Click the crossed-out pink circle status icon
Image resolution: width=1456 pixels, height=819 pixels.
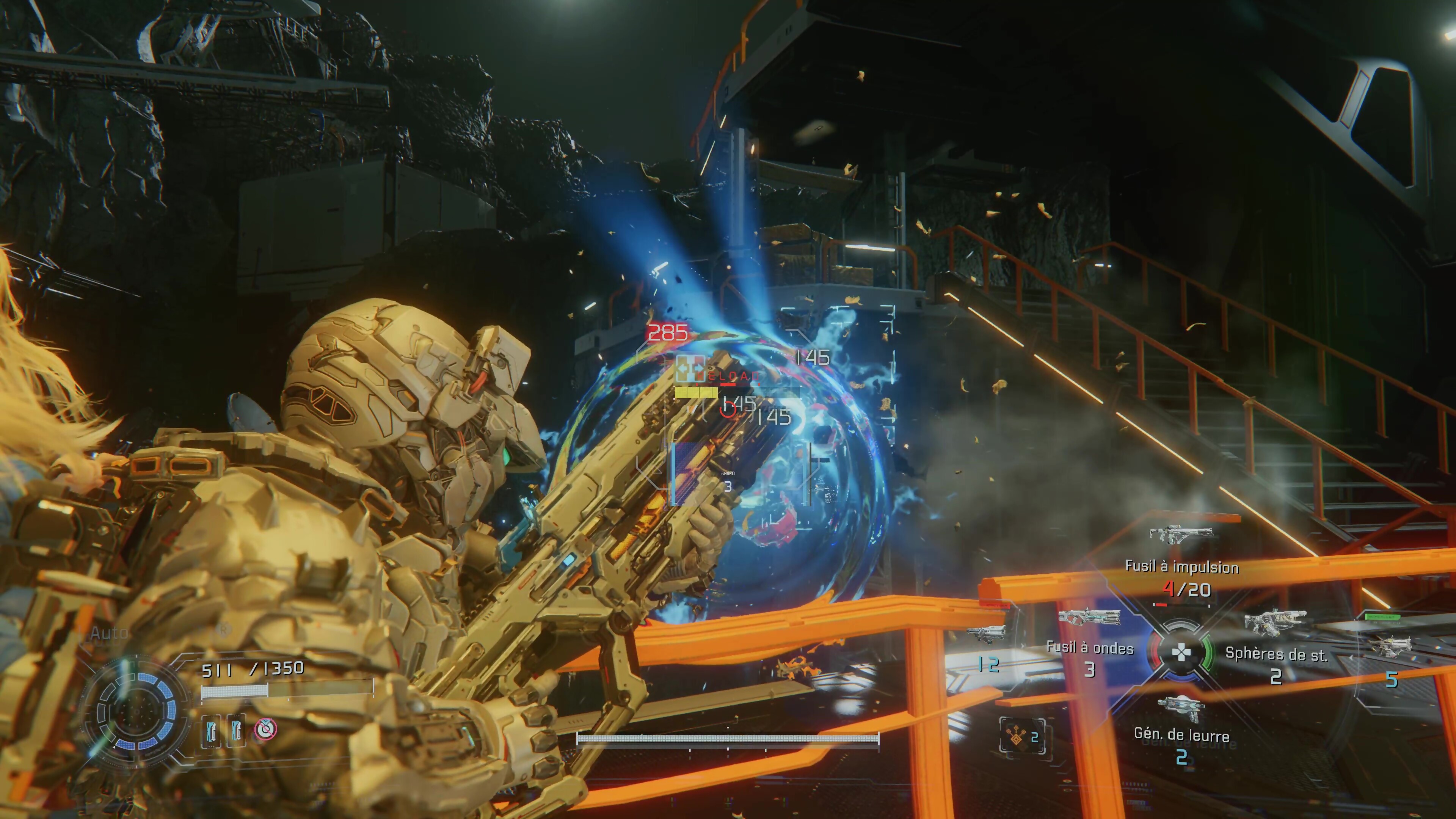[x=265, y=729]
